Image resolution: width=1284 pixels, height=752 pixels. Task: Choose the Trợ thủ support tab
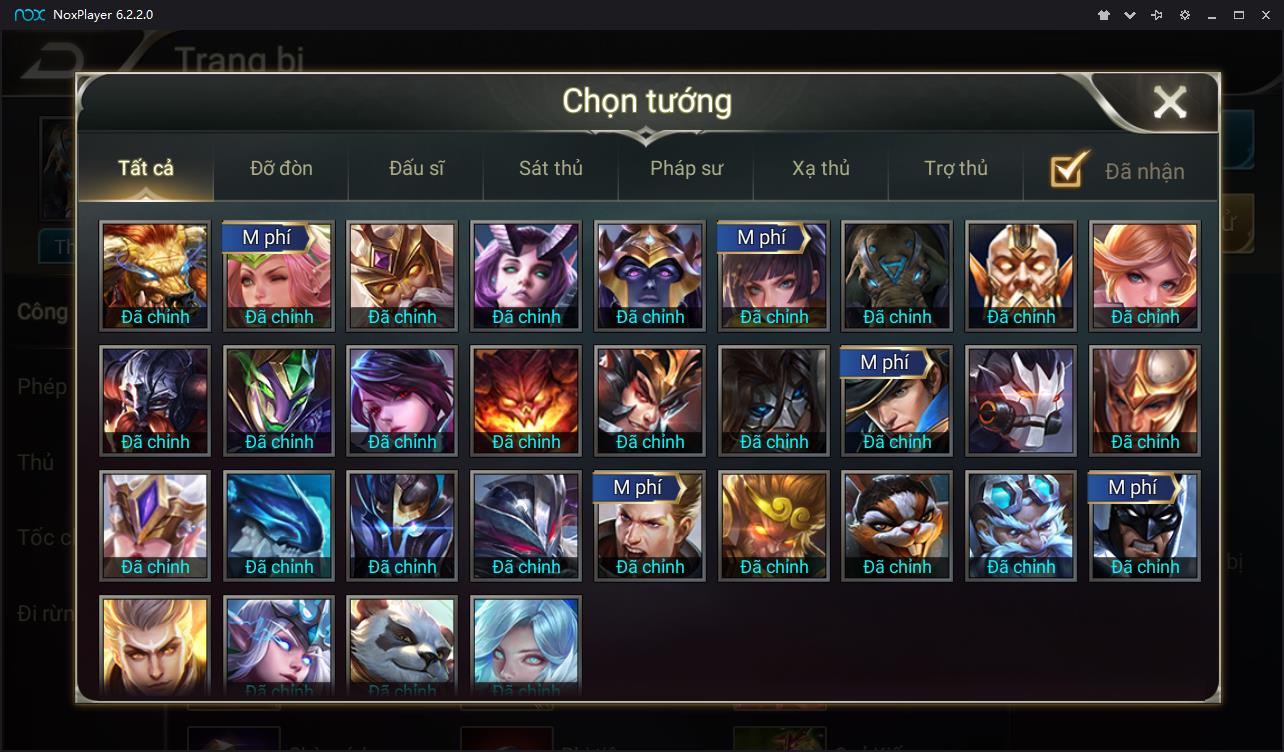[956, 168]
